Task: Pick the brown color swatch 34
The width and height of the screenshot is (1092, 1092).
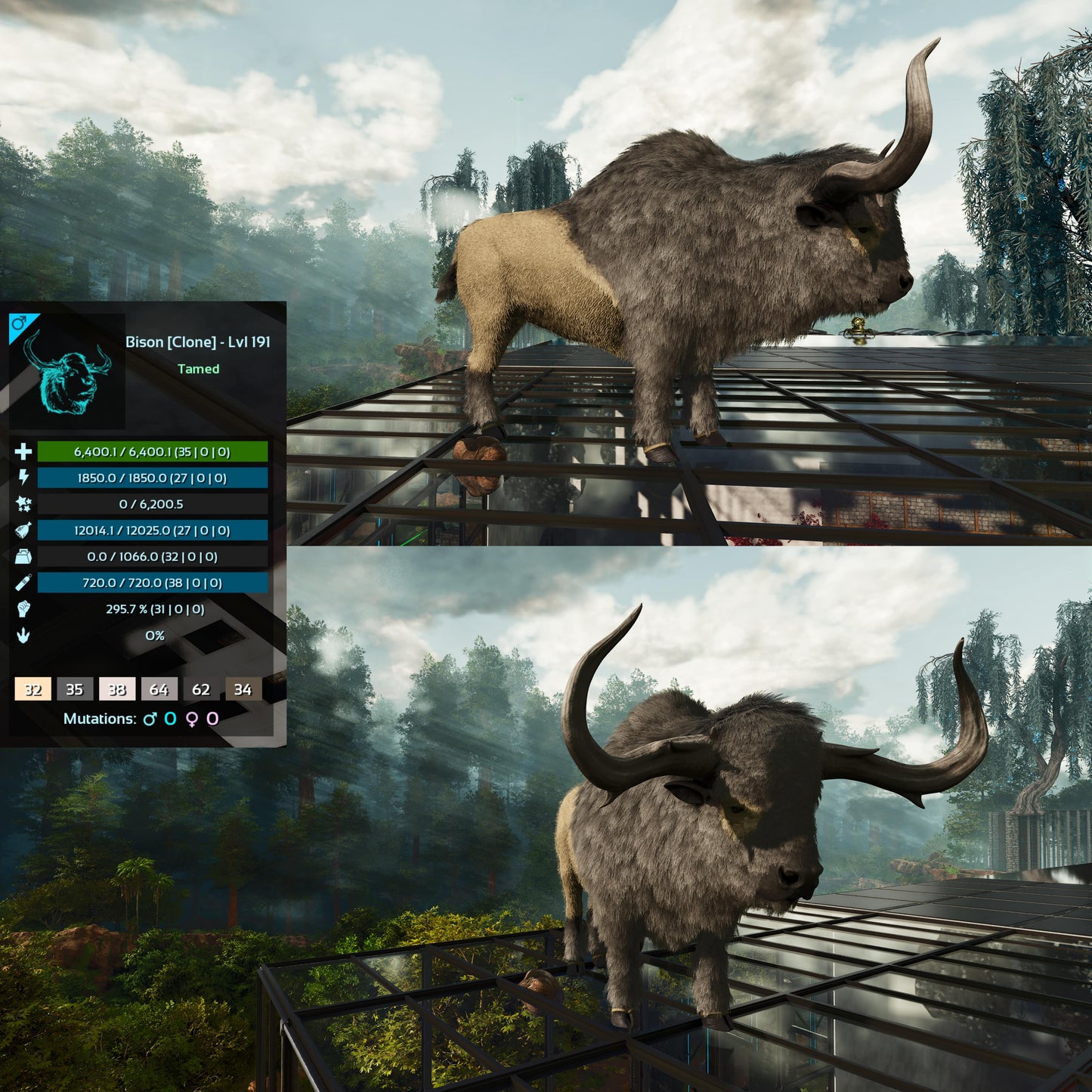Action: [243, 689]
